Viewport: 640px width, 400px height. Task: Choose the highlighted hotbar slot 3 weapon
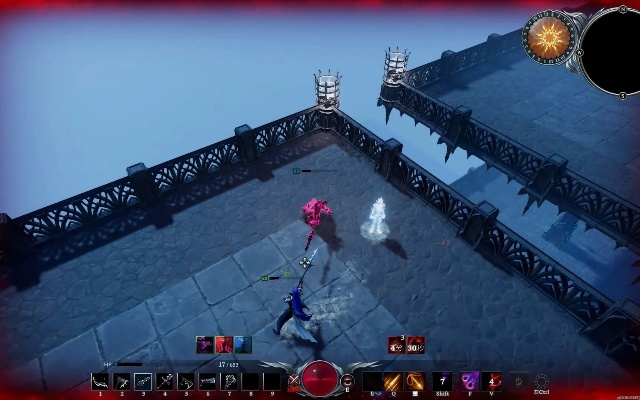click(x=144, y=381)
